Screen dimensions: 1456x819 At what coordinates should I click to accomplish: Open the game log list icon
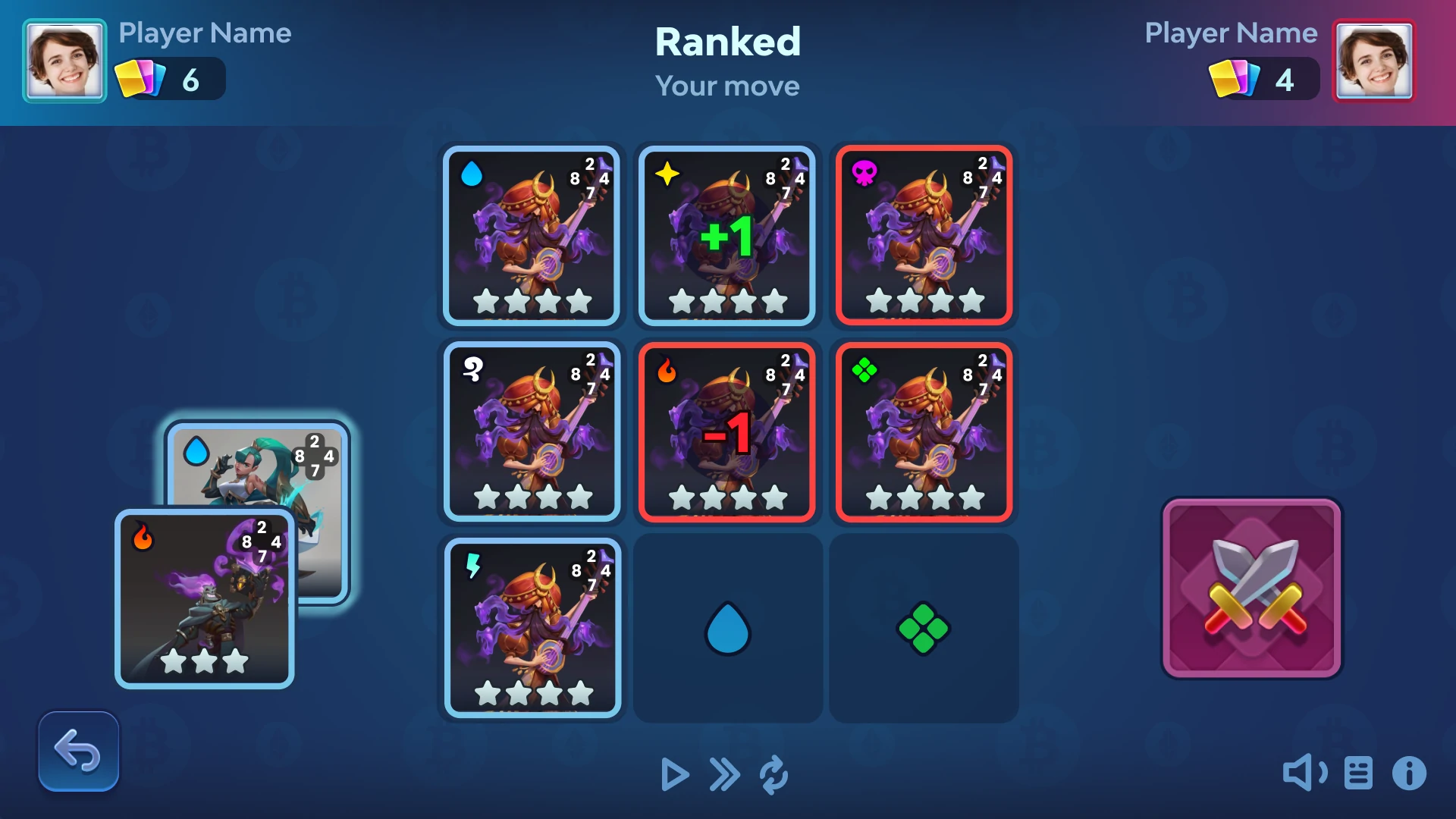[1358, 773]
